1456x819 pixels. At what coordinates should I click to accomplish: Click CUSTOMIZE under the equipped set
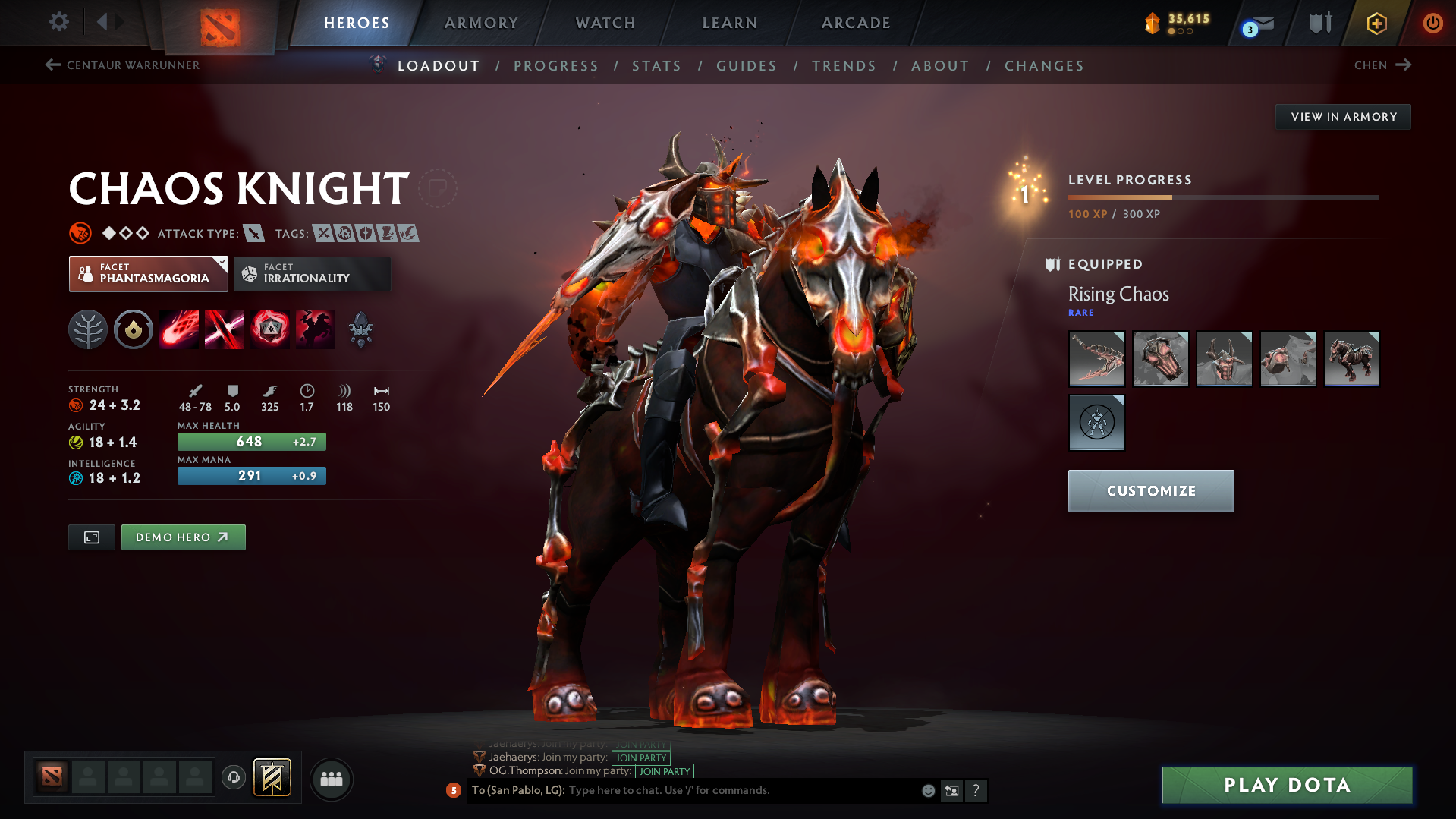(x=1150, y=490)
